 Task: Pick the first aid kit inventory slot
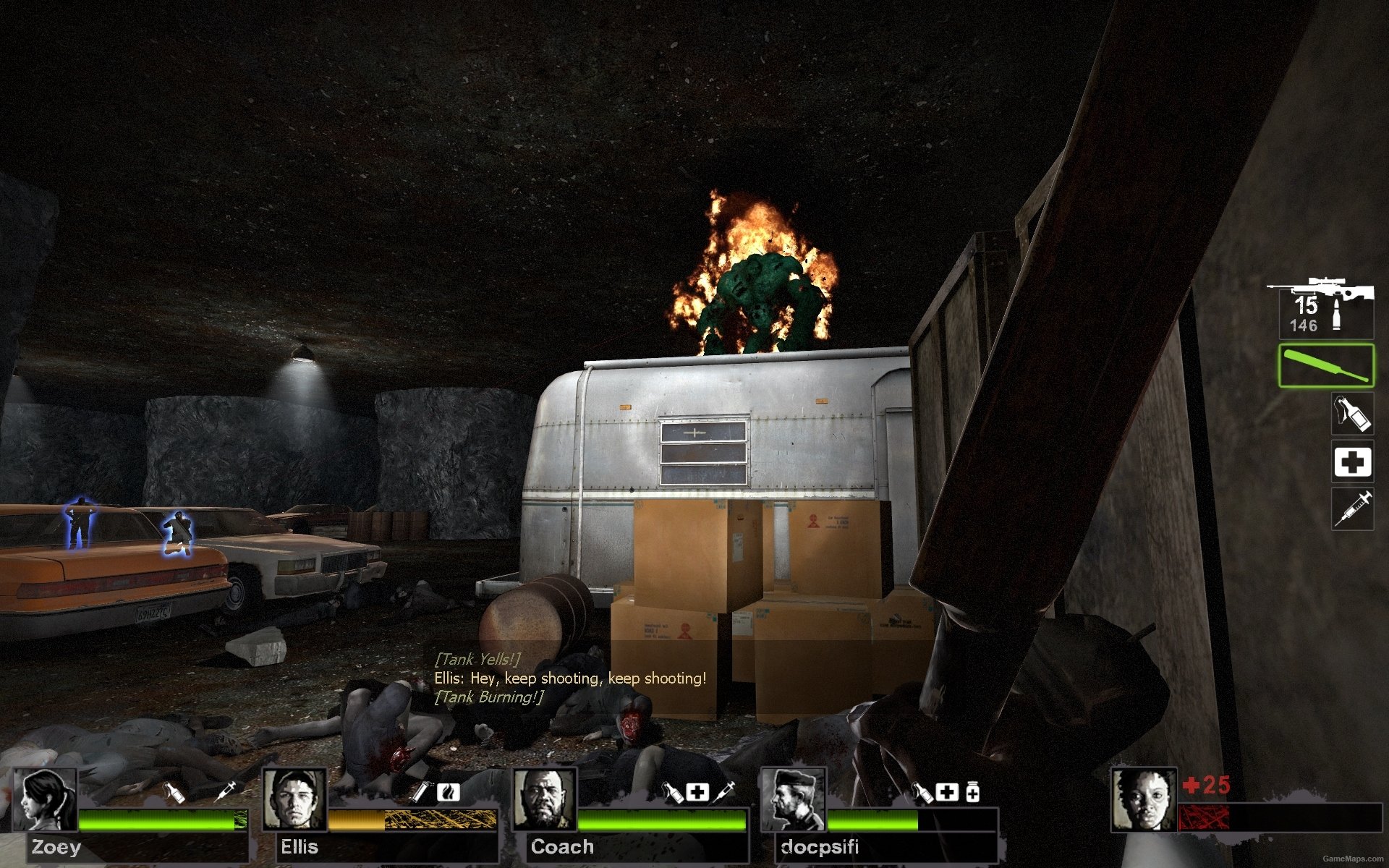coord(1352,461)
